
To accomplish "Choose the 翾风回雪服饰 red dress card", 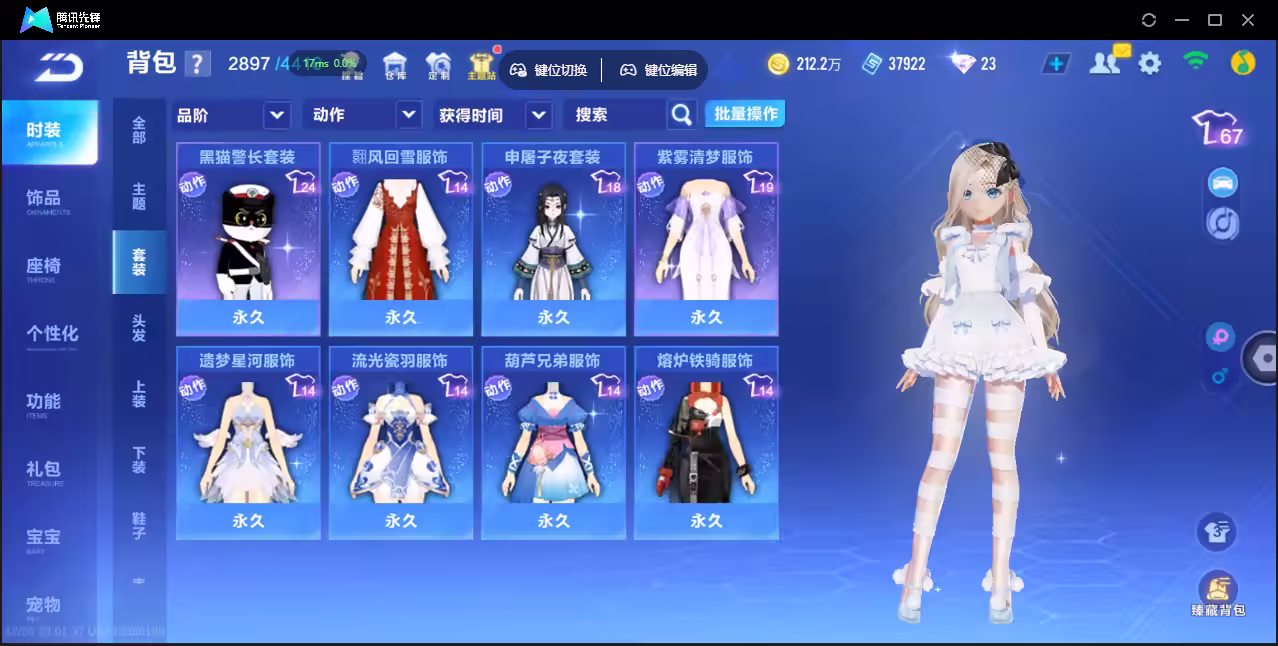I will [401, 238].
